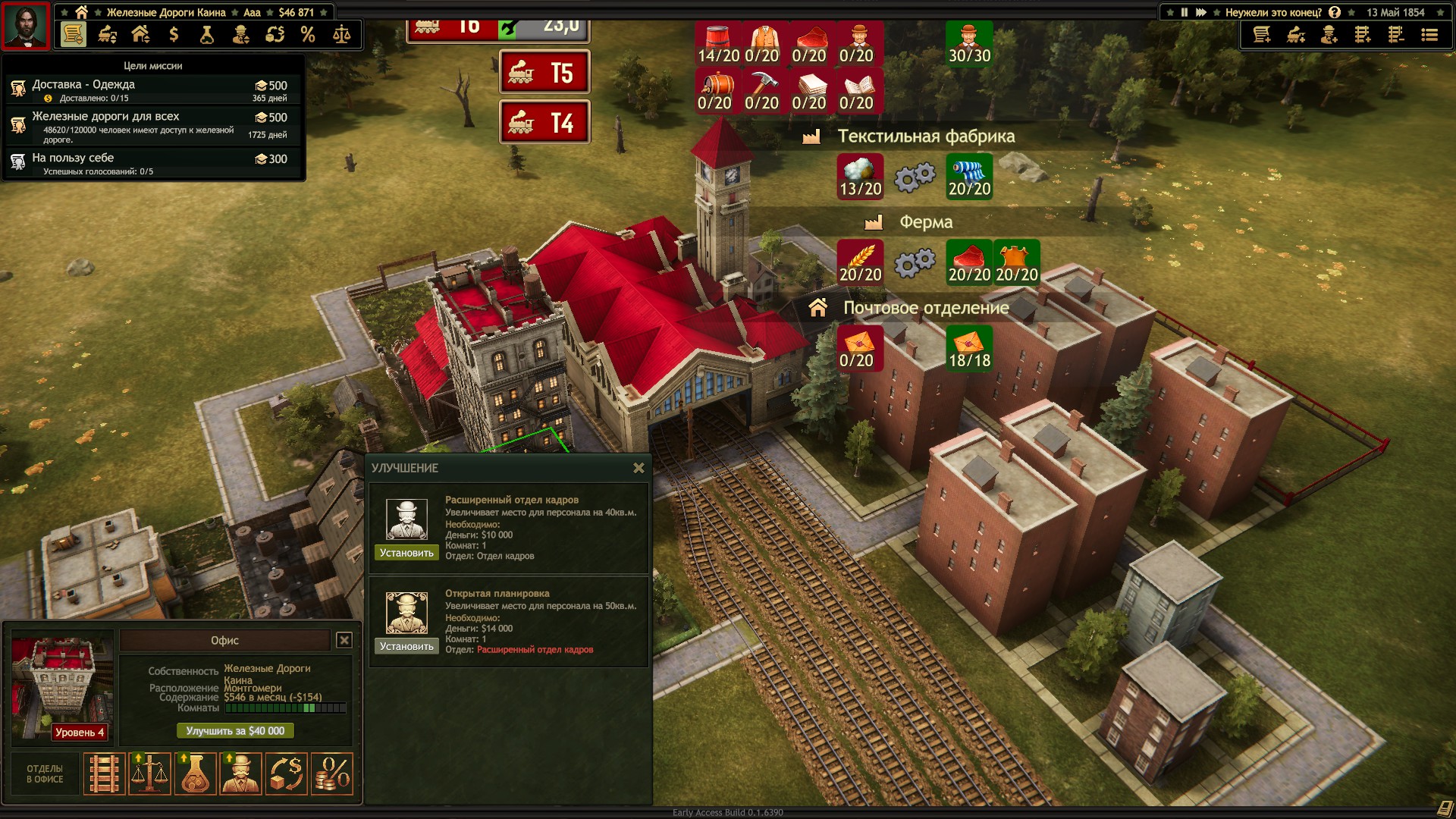This screenshot has width=1456, height=819.
Task: Close the УЛУЧШЕНИЕ upgrade panel
Action: 639,469
